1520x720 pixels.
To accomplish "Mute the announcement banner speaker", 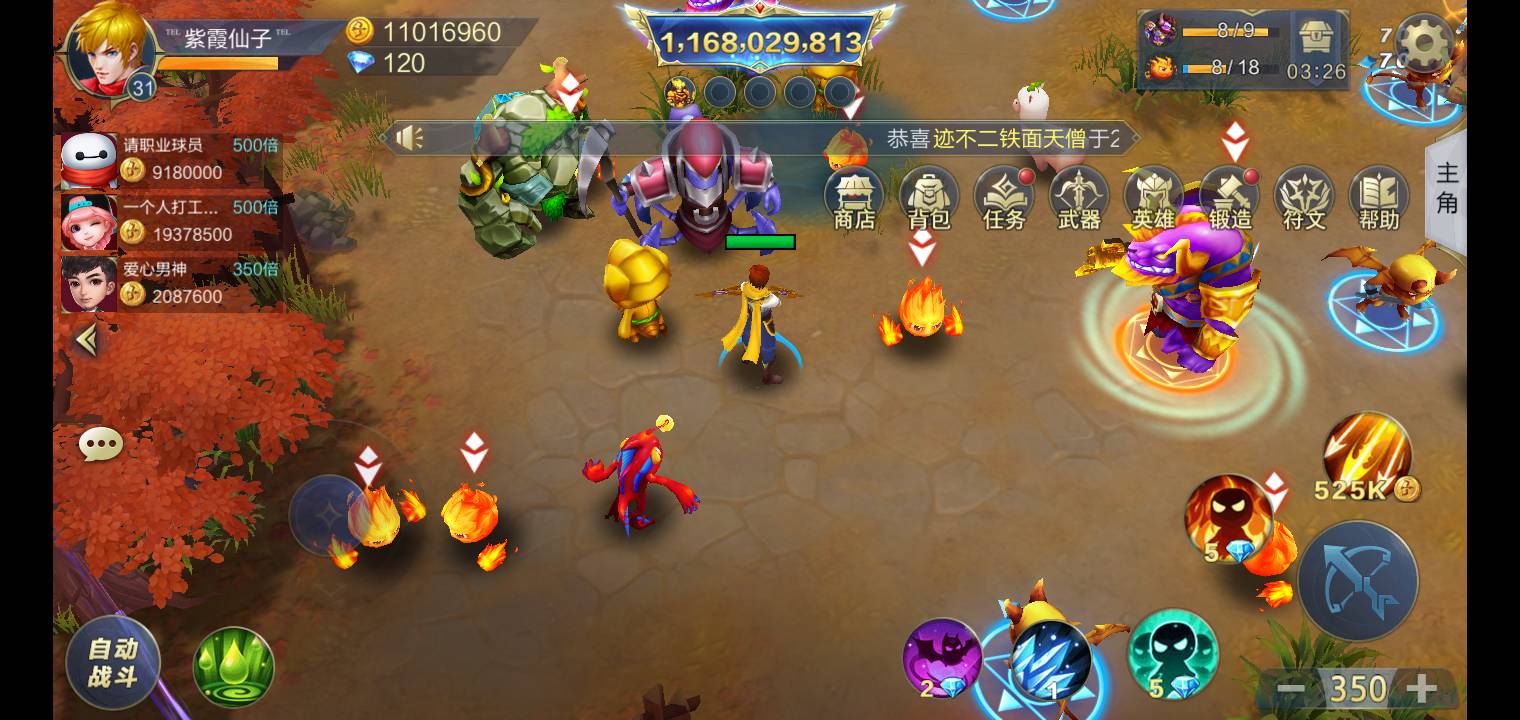I will tap(410, 138).
